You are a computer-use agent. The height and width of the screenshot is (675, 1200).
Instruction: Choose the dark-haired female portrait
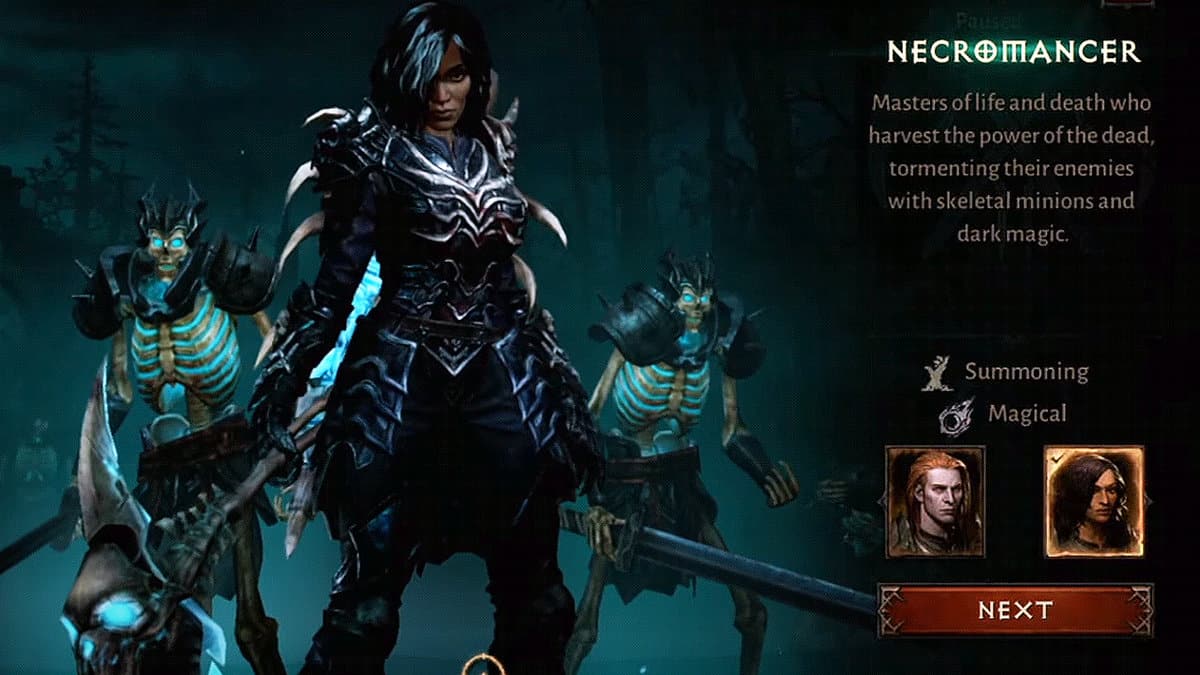point(1093,502)
